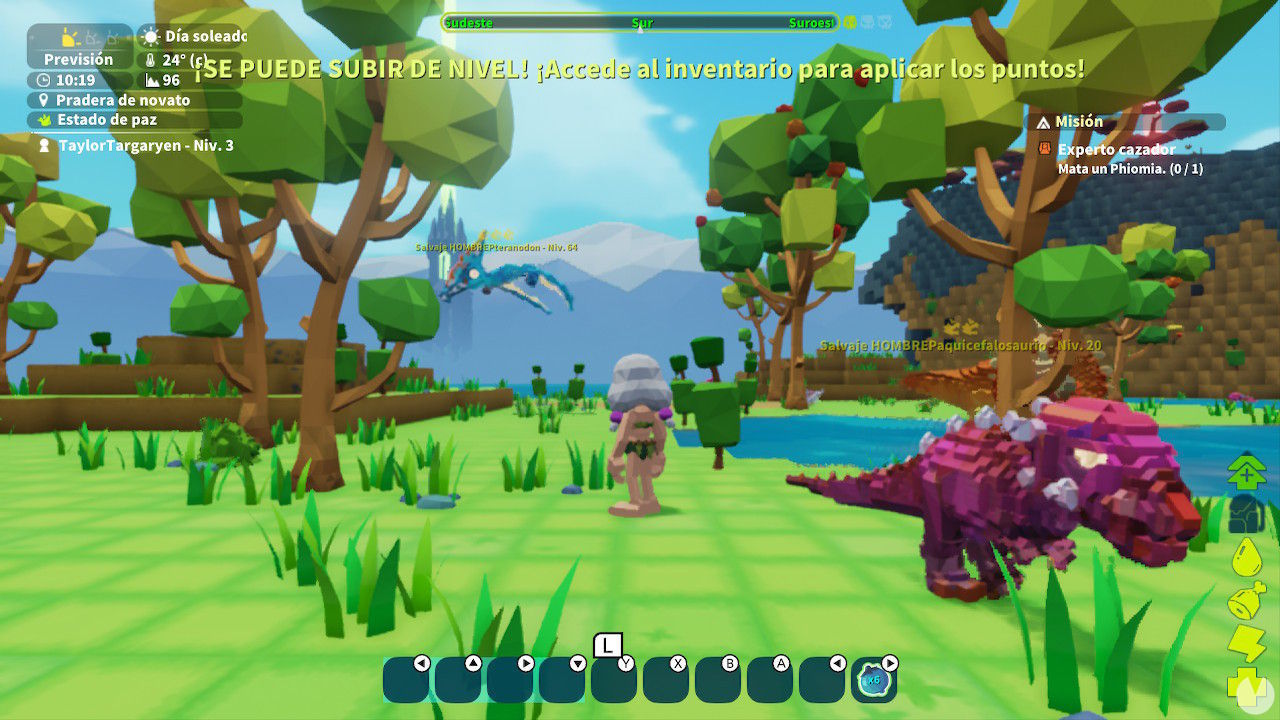This screenshot has width=1280, height=720.
Task: Expand the Previsión weather forecast panel
Action: pos(78,57)
